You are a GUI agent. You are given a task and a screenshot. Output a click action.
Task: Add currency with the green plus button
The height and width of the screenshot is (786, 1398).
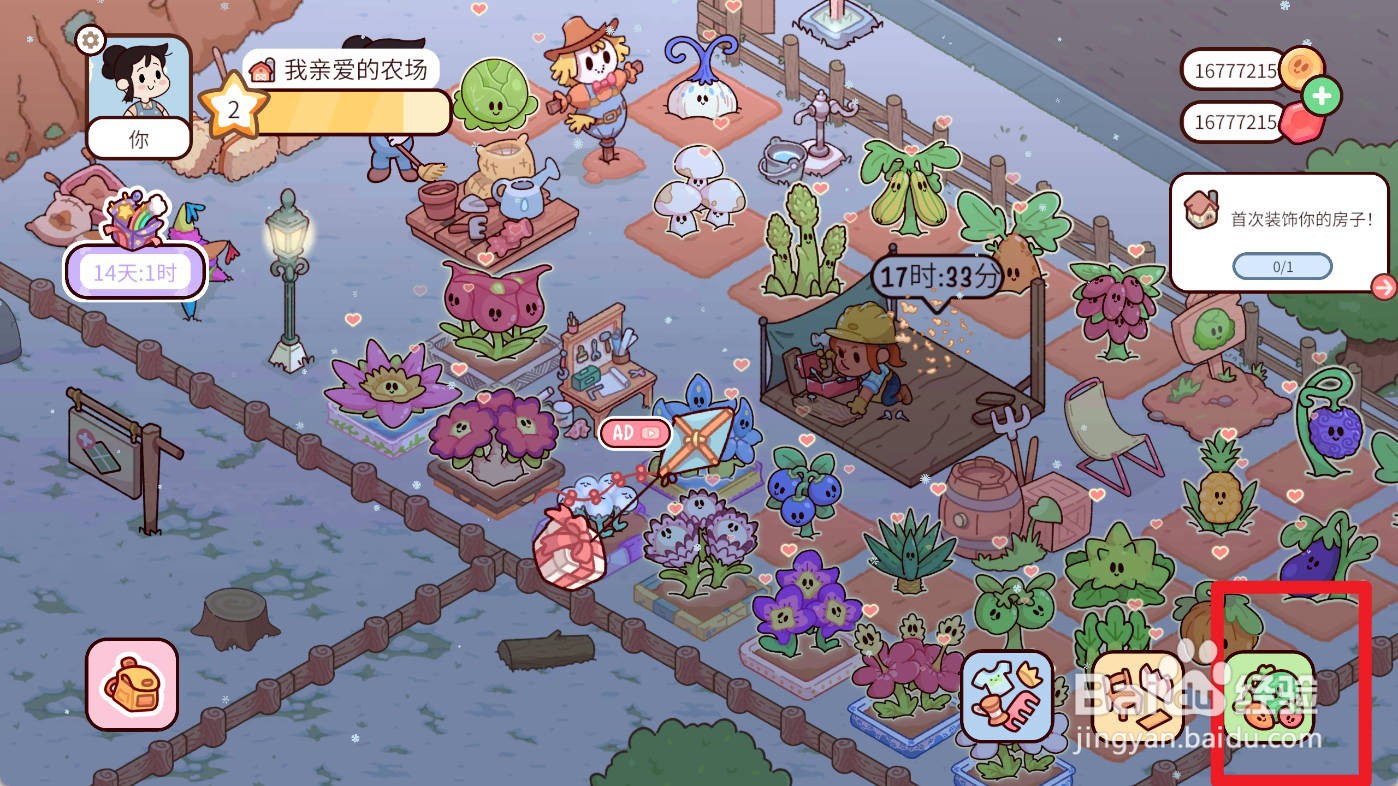pos(1322,97)
